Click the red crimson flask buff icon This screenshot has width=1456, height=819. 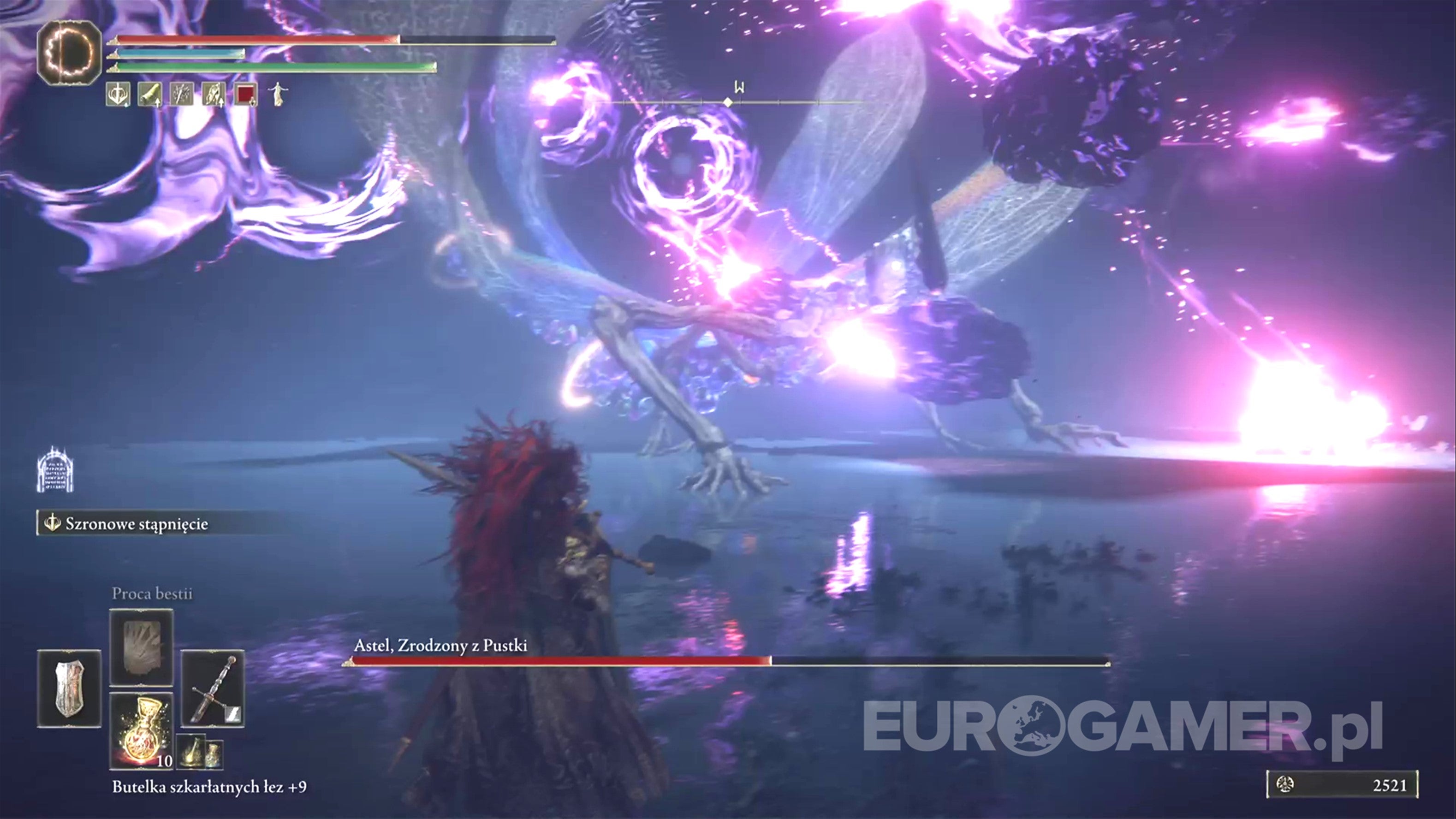pos(245,96)
